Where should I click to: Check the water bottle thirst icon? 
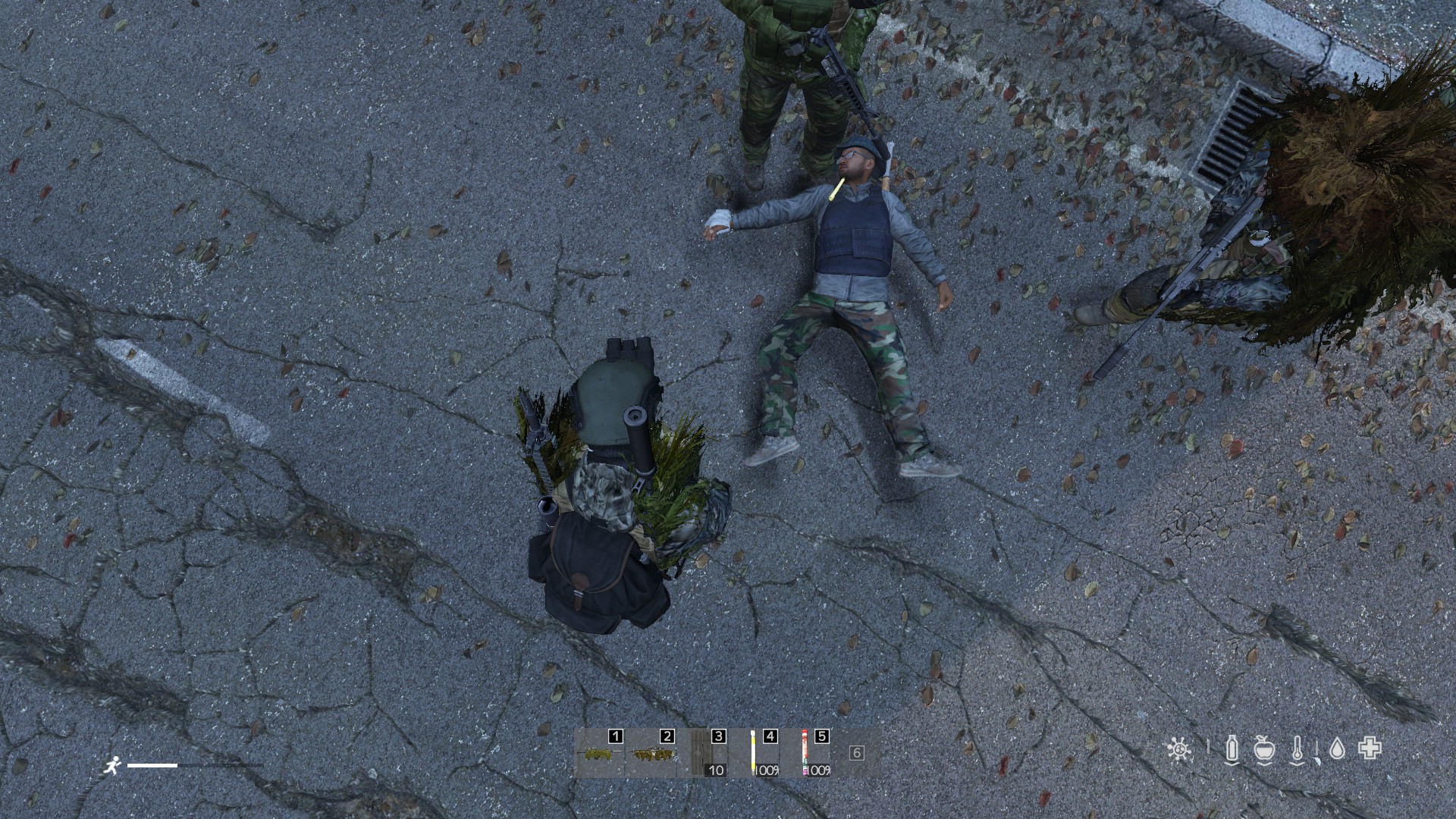coord(1232,749)
